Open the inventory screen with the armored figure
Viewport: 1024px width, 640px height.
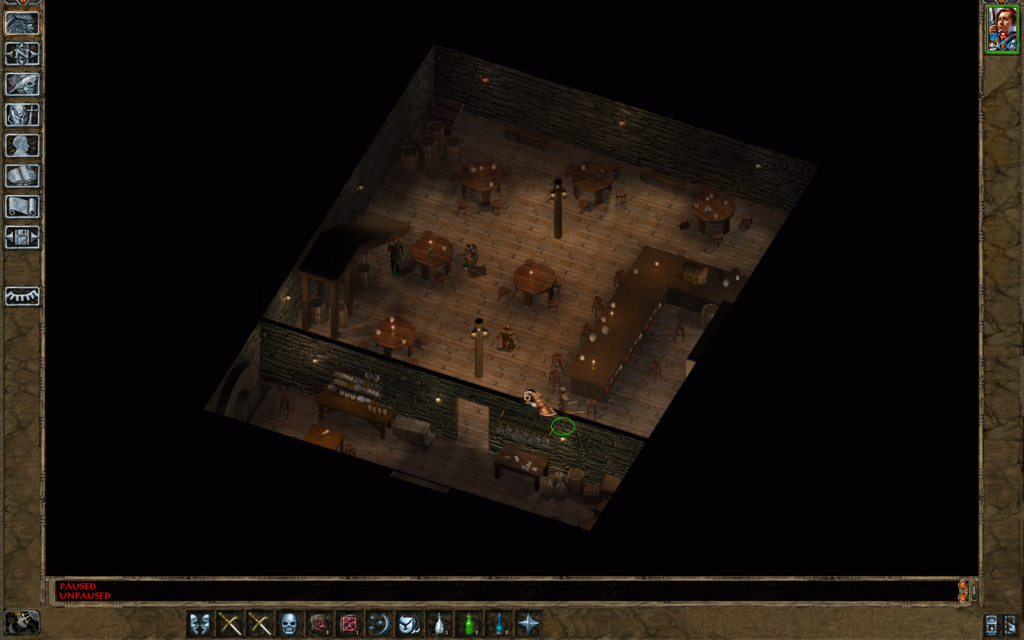[x=22, y=115]
